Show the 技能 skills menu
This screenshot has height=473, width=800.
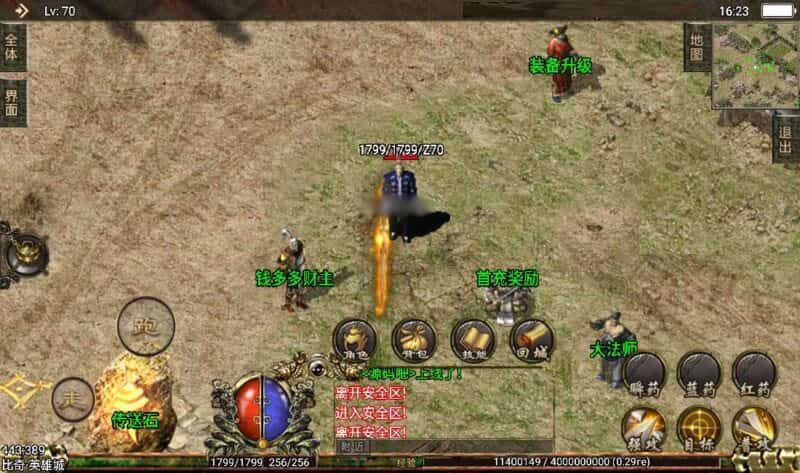pyautogui.click(x=473, y=340)
